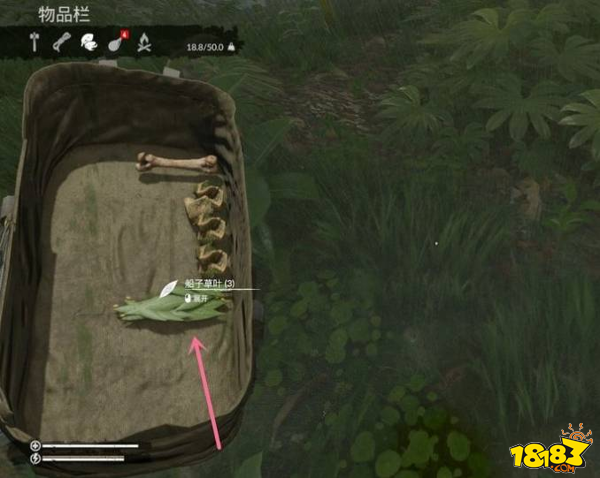Screen dimensions: 600x478
Task: Choose the vertebrae bones item
Action: click(x=208, y=229)
